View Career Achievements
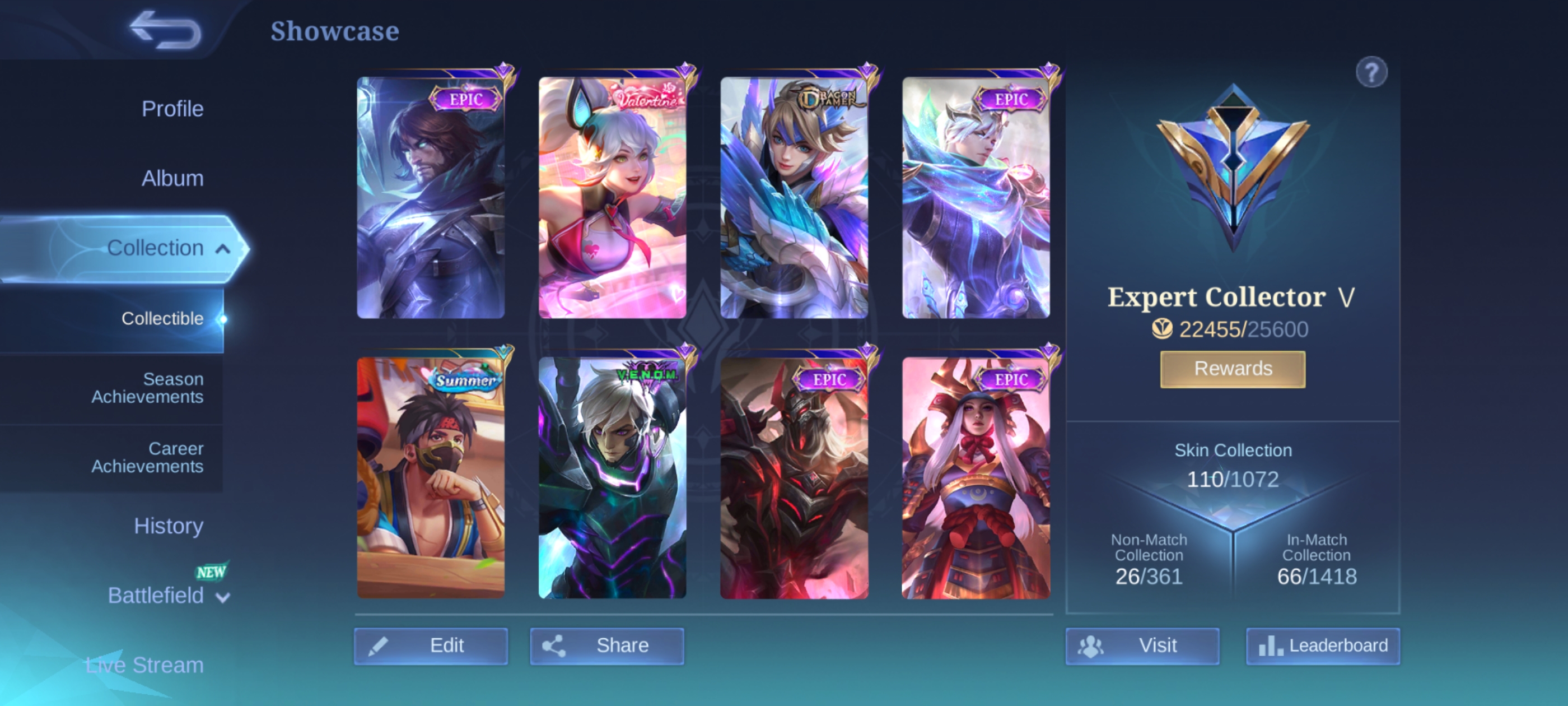 coord(147,457)
